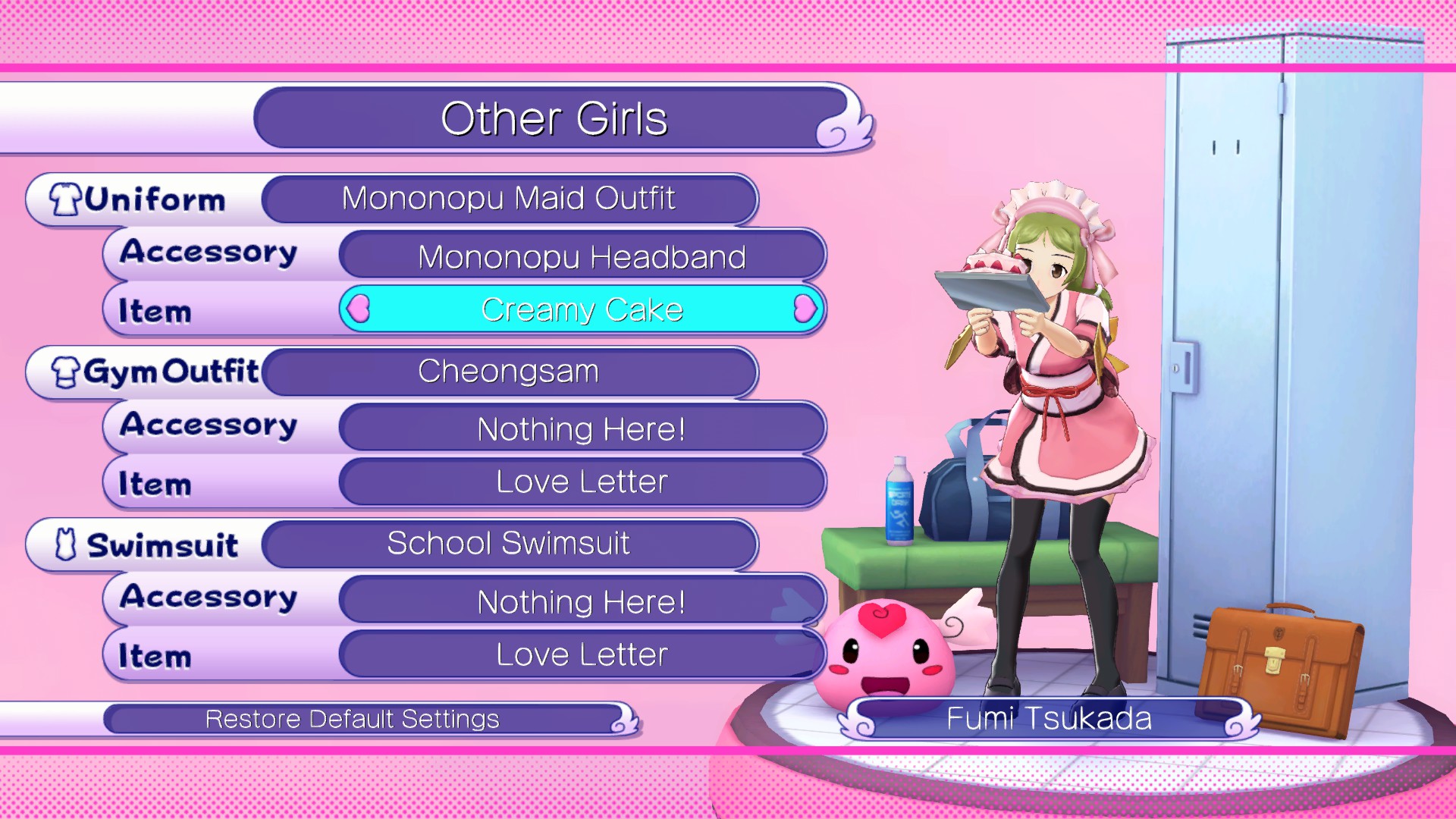
Task: Click the Other Girls category header
Action: click(554, 119)
